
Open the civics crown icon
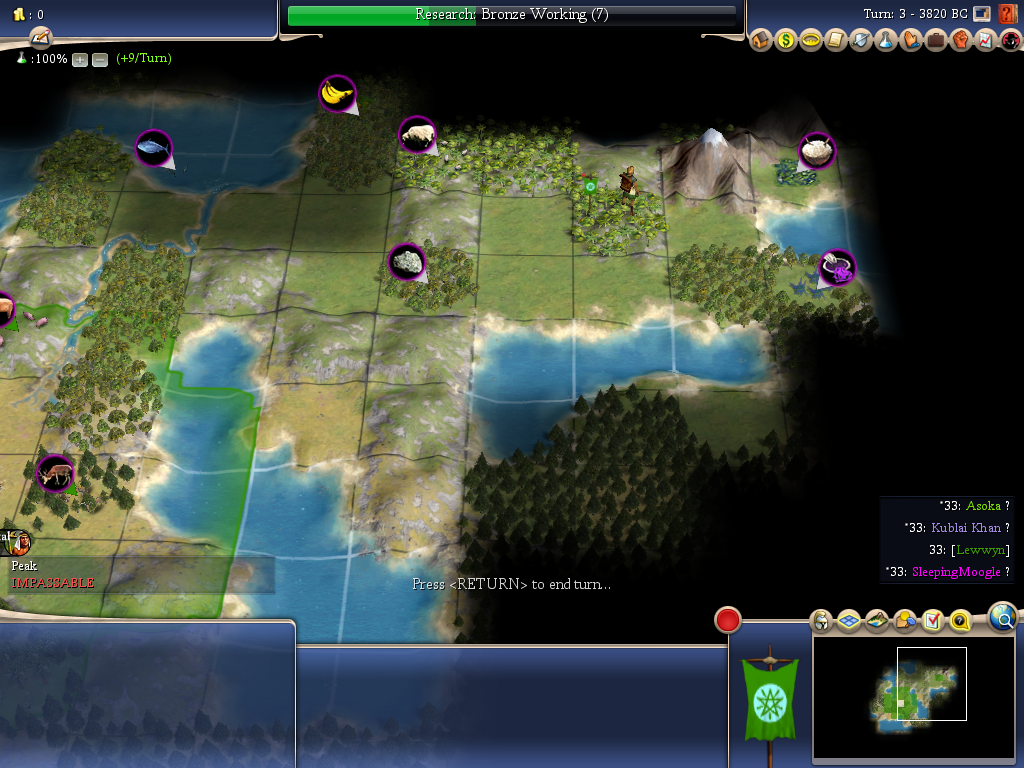[811, 41]
